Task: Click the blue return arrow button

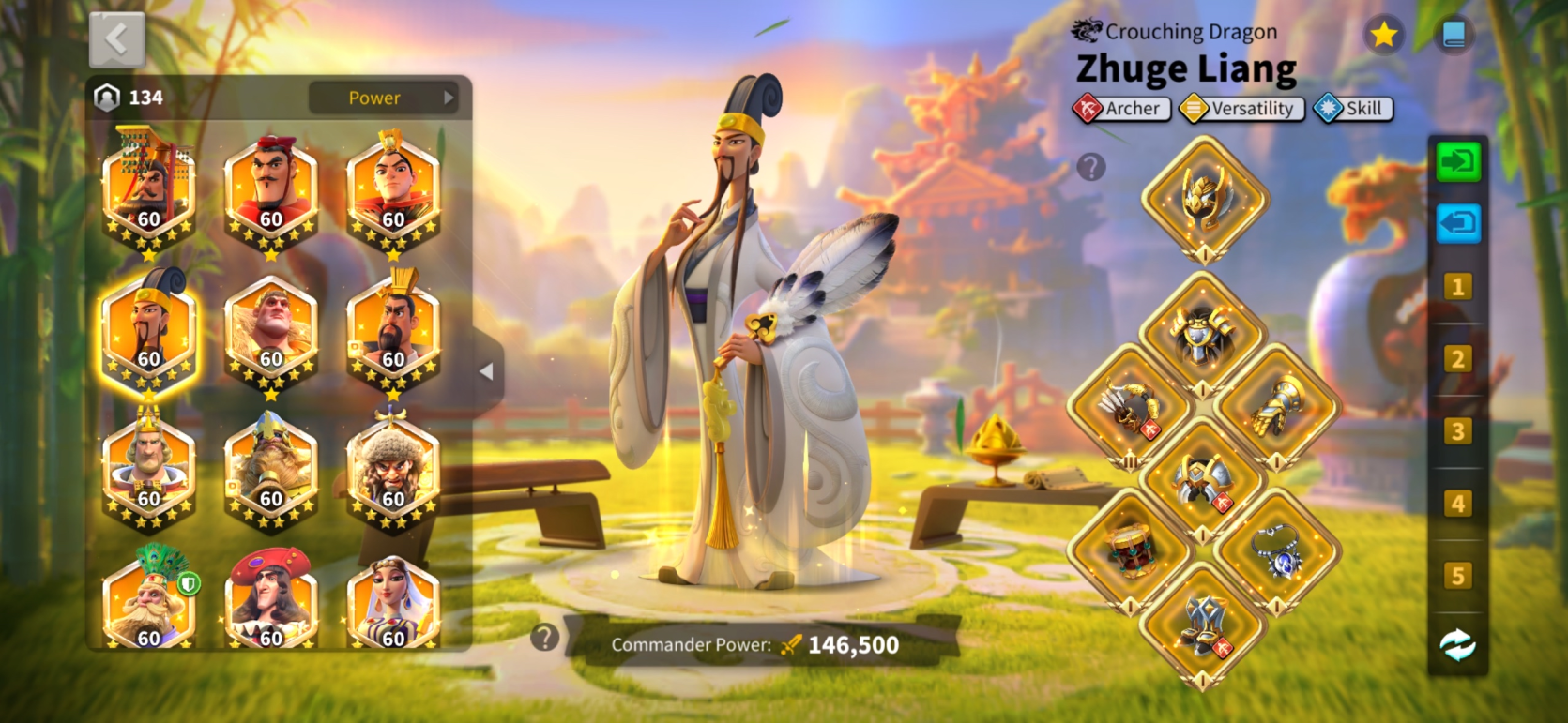Action: [x=1457, y=224]
